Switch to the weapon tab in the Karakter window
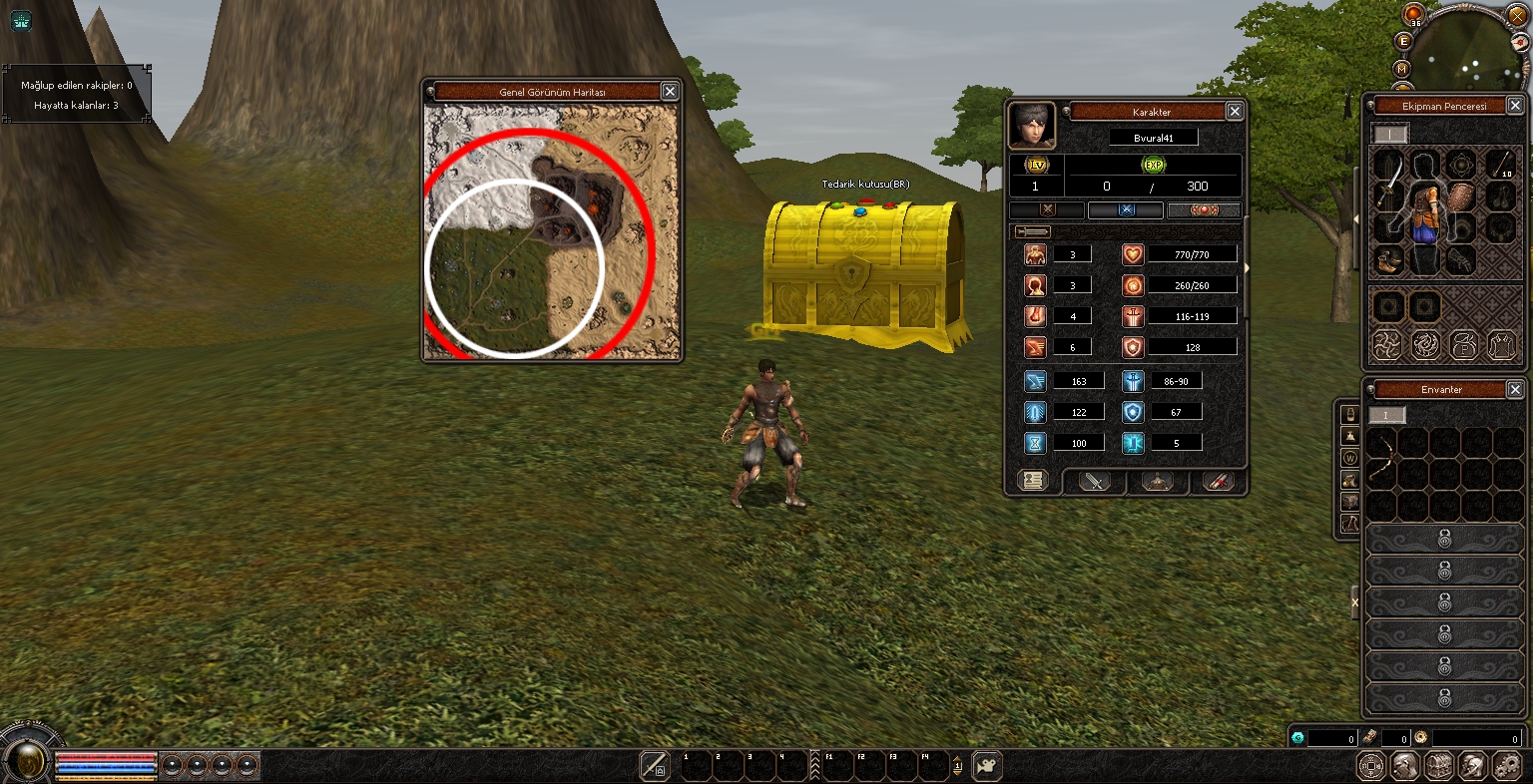Viewport: 1533px width, 784px height. coord(1094,482)
